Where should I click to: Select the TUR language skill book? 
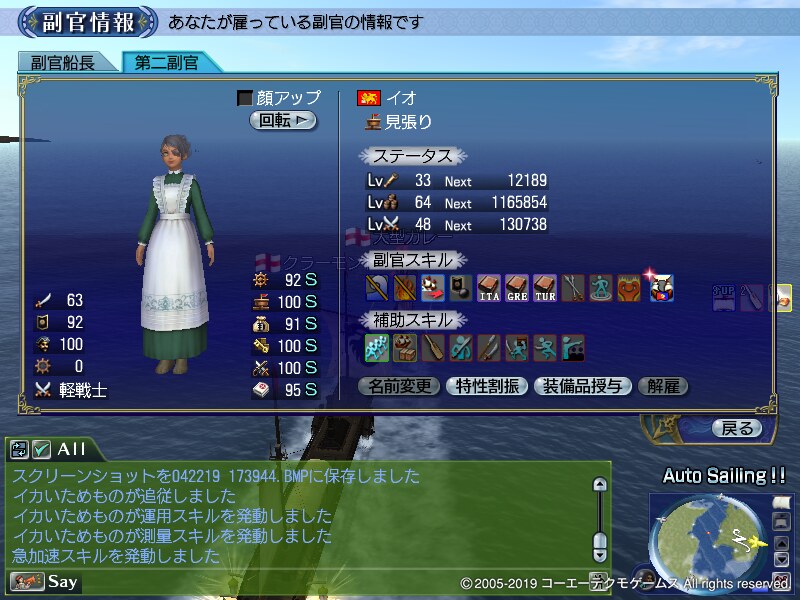click(545, 288)
